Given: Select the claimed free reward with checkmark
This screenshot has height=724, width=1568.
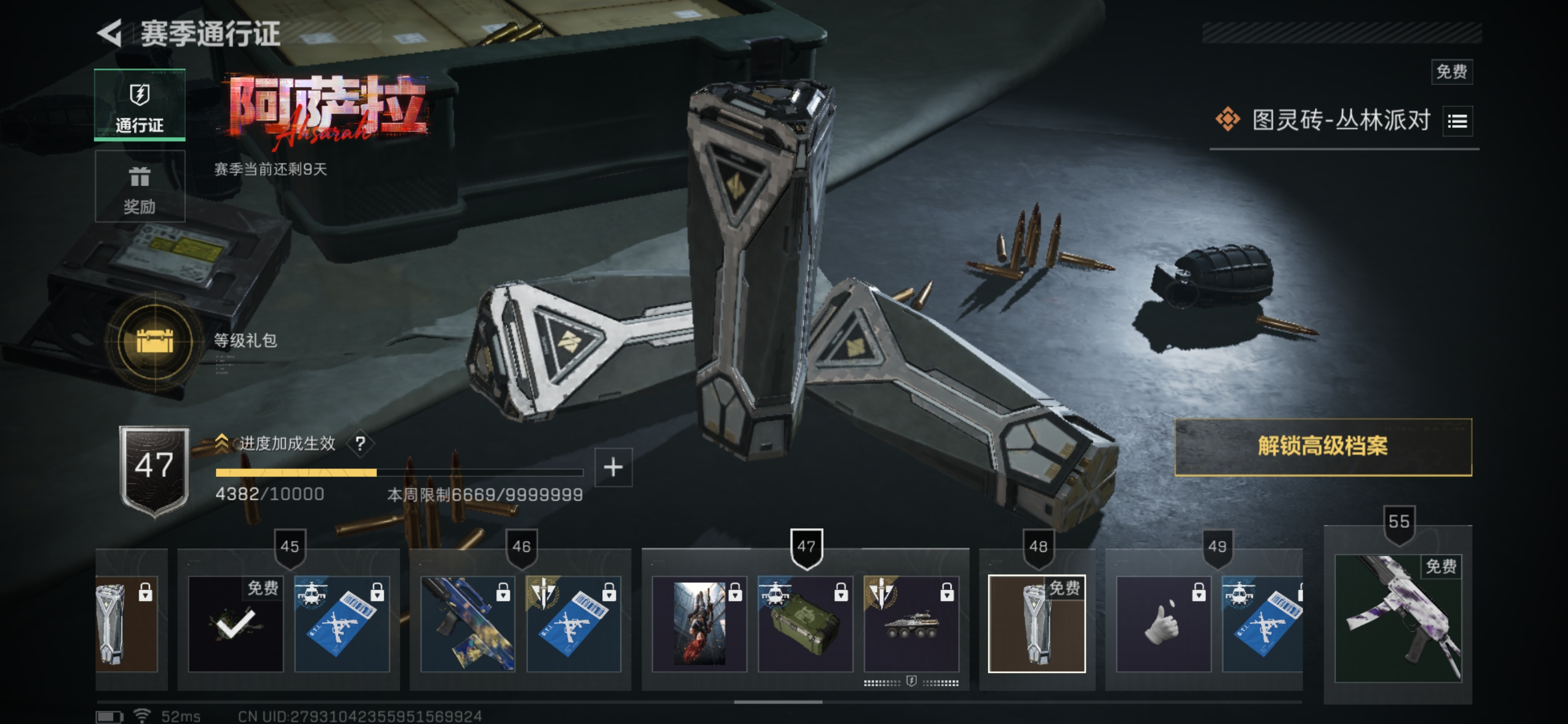Looking at the screenshot, I should pyautogui.click(x=236, y=624).
